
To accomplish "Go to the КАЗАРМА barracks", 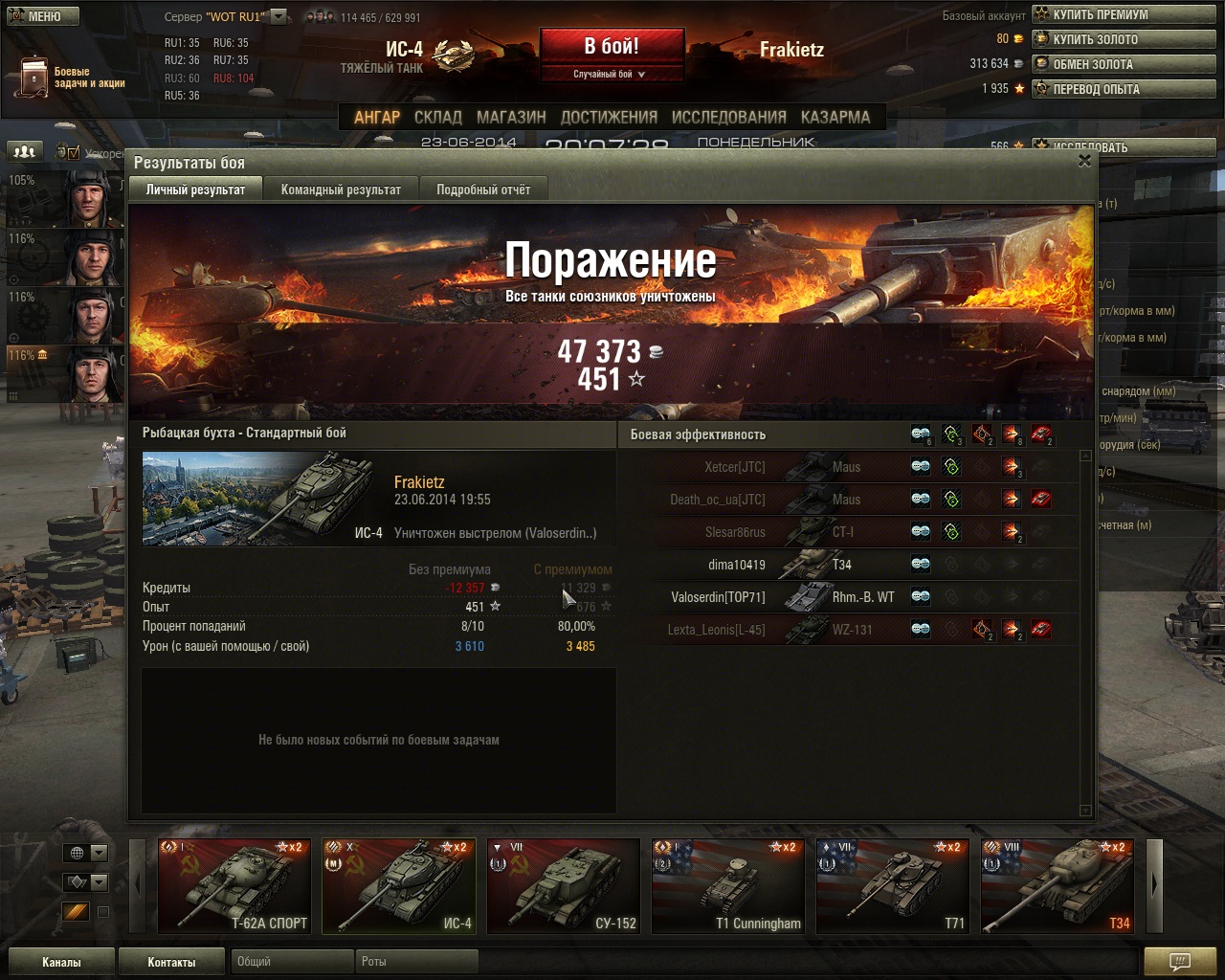I will tap(835, 117).
